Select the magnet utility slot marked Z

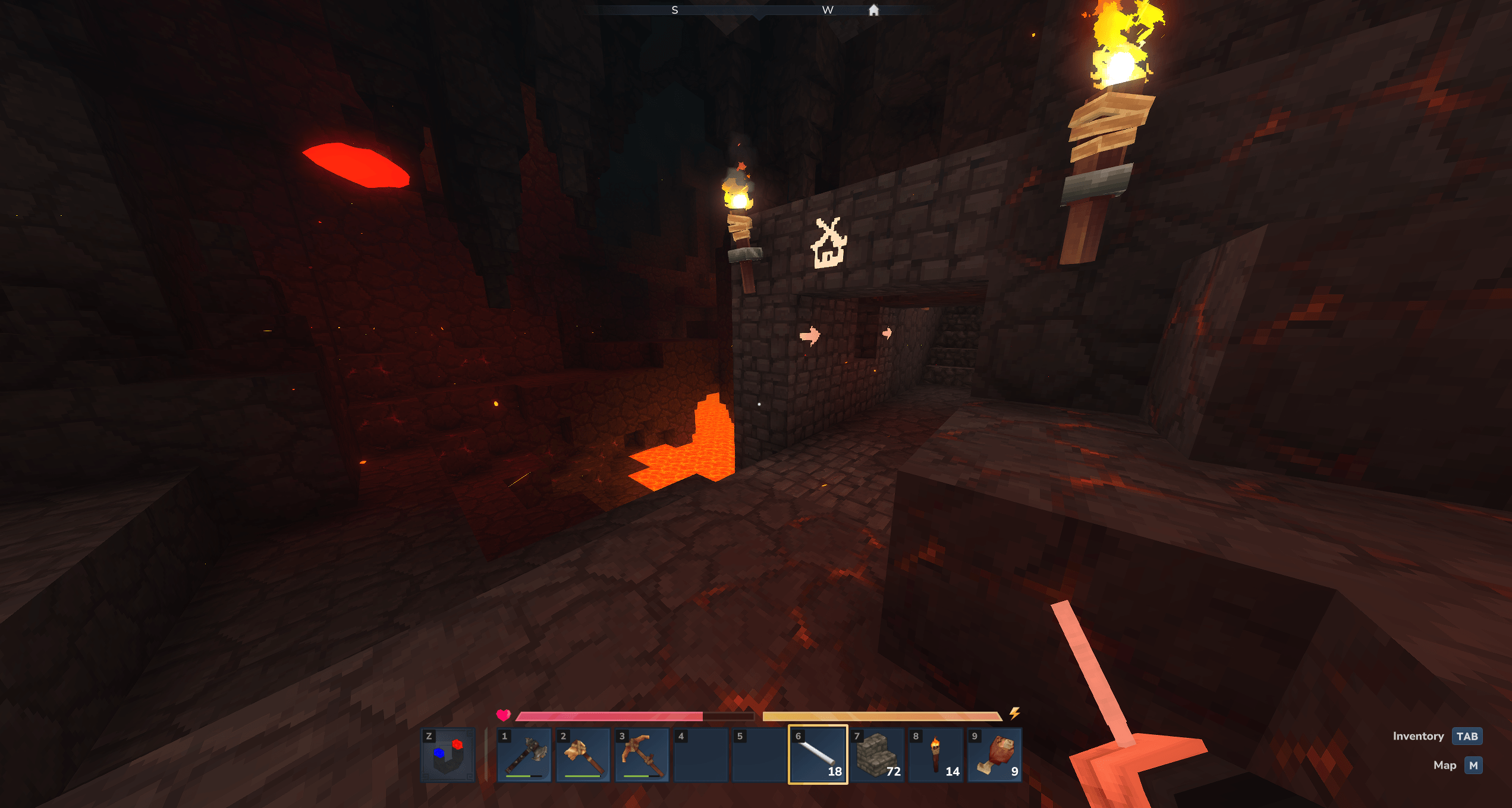[448, 755]
